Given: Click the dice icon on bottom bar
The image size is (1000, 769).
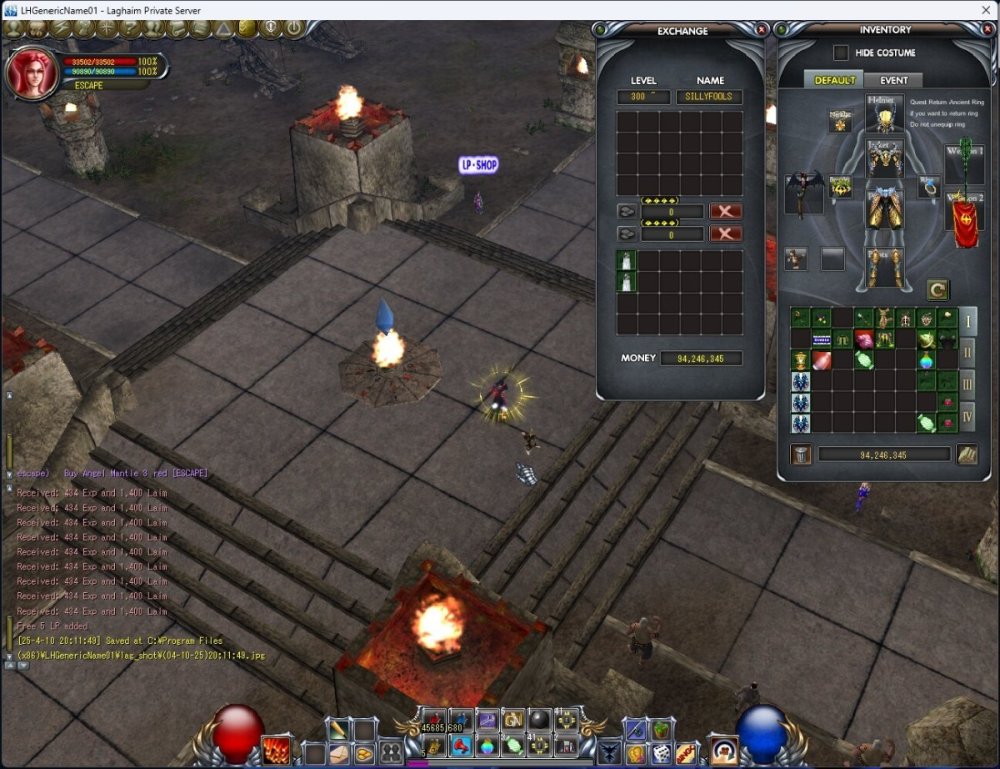Looking at the screenshot, I should [x=661, y=751].
